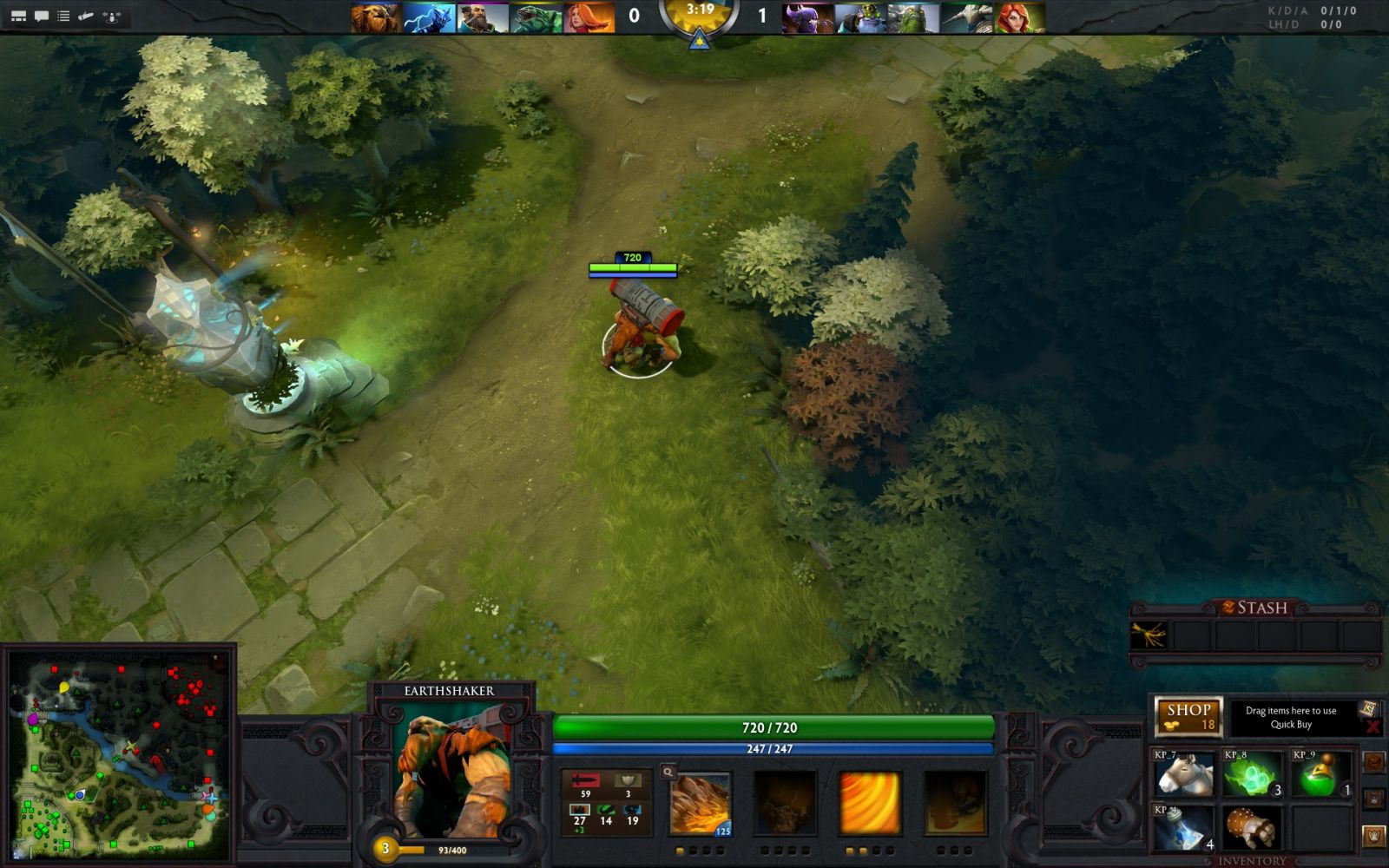1389x868 pixels.
Task: Select the orange Aftershock ability icon
Action: 869,804
